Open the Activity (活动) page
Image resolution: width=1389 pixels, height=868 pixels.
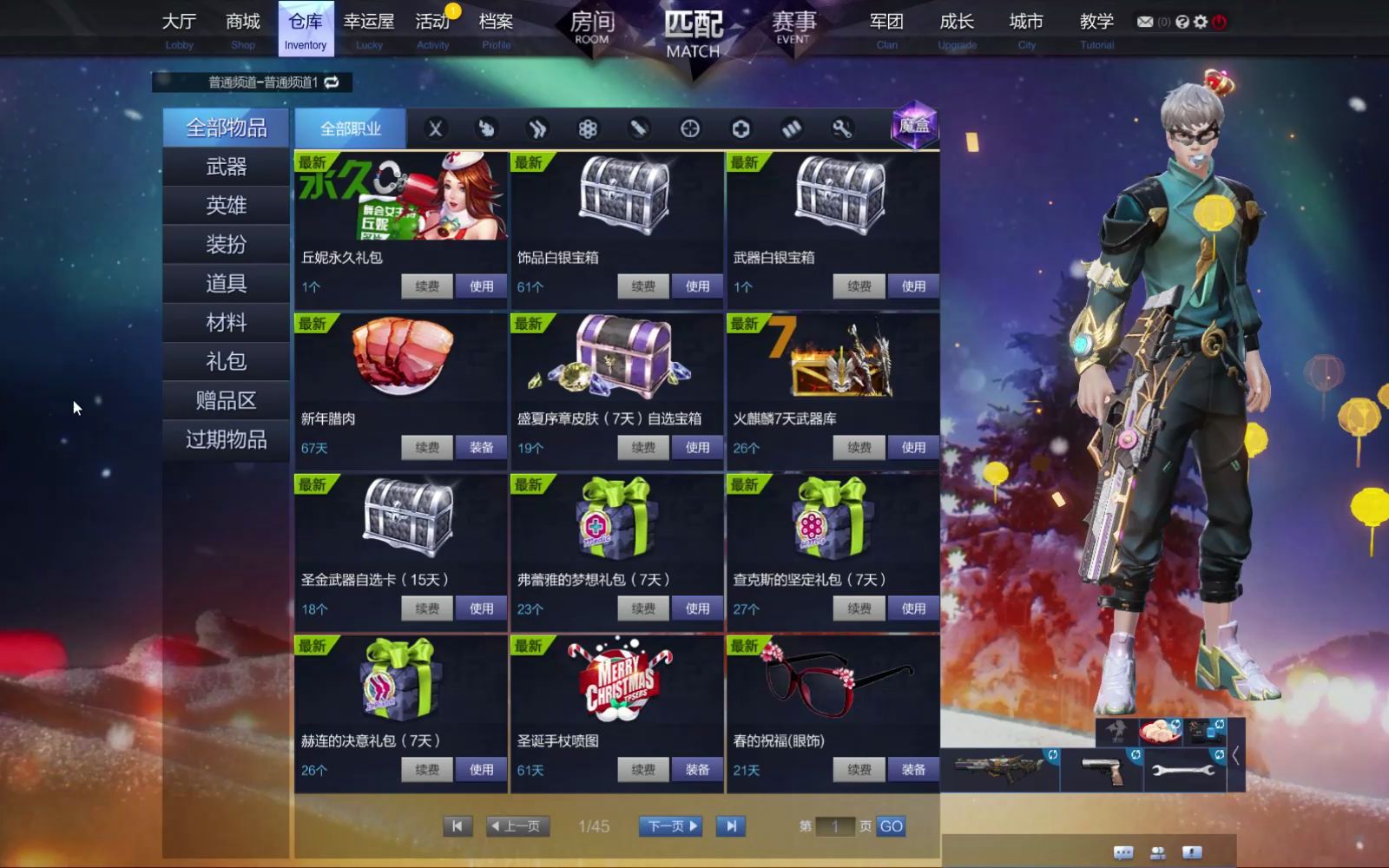[432, 29]
